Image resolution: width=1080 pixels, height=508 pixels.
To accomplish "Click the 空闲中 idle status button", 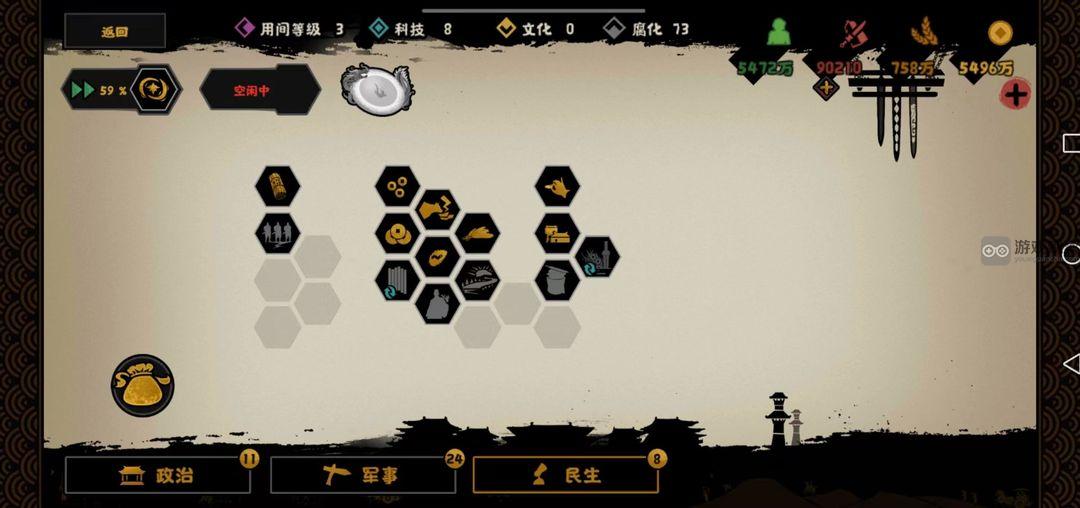I will (x=259, y=90).
